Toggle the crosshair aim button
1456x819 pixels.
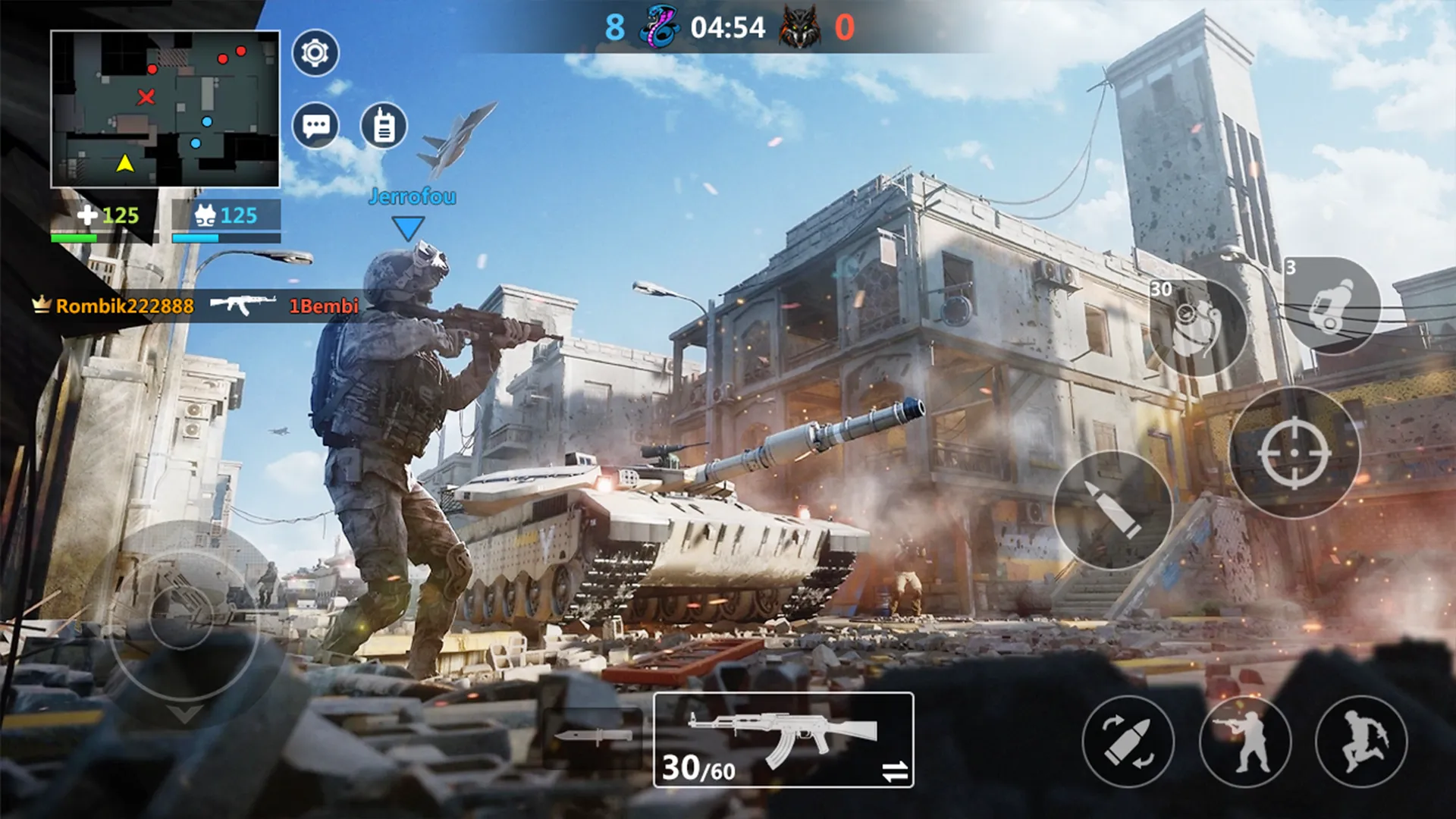1294,453
